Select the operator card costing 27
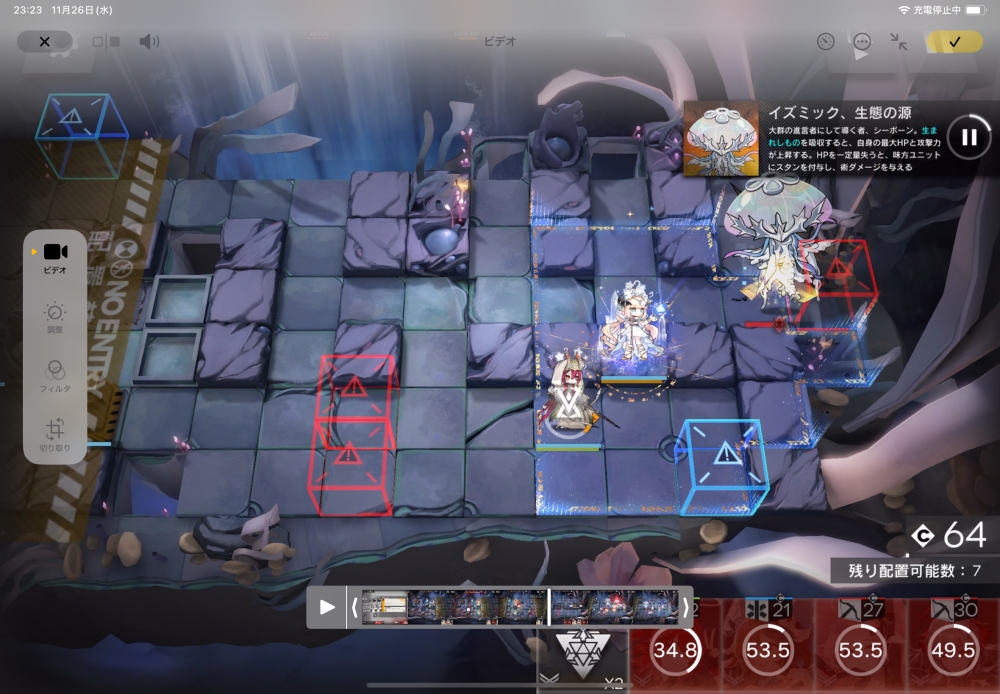 tap(860, 646)
